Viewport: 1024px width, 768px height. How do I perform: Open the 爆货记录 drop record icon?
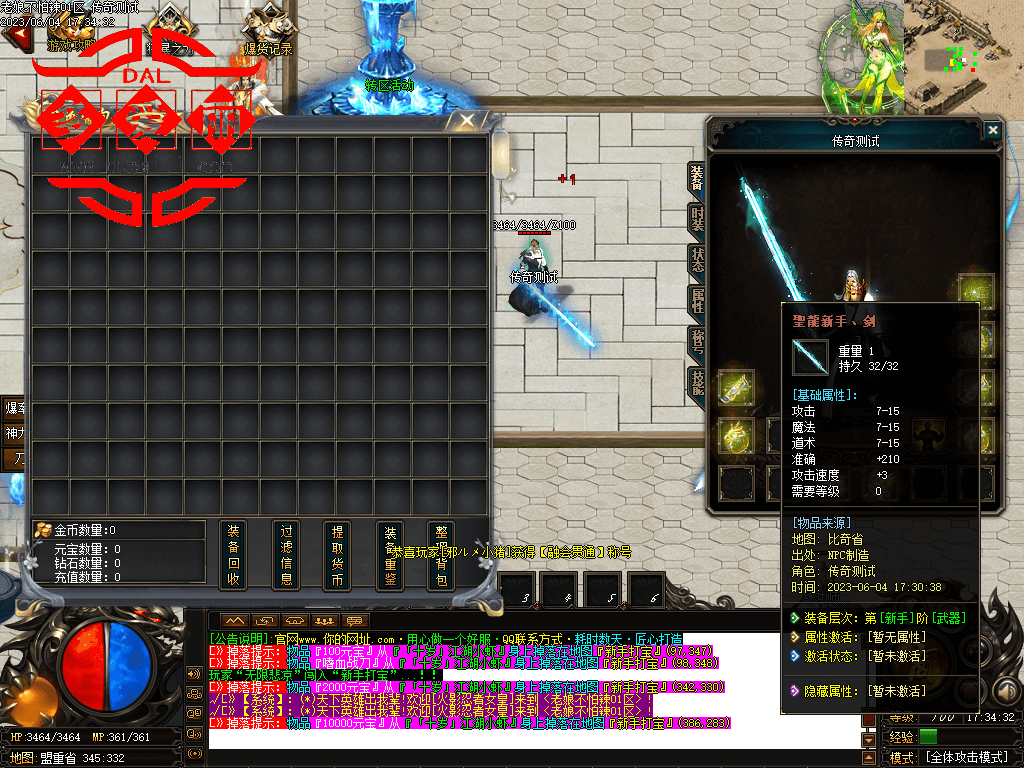click(267, 30)
